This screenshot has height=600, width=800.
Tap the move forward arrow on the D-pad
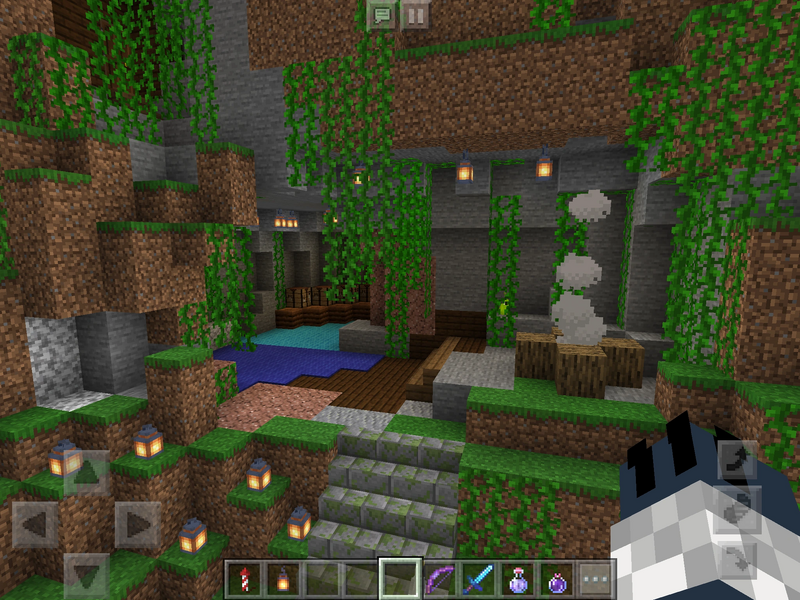pyautogui.click(x=87, y=472)
